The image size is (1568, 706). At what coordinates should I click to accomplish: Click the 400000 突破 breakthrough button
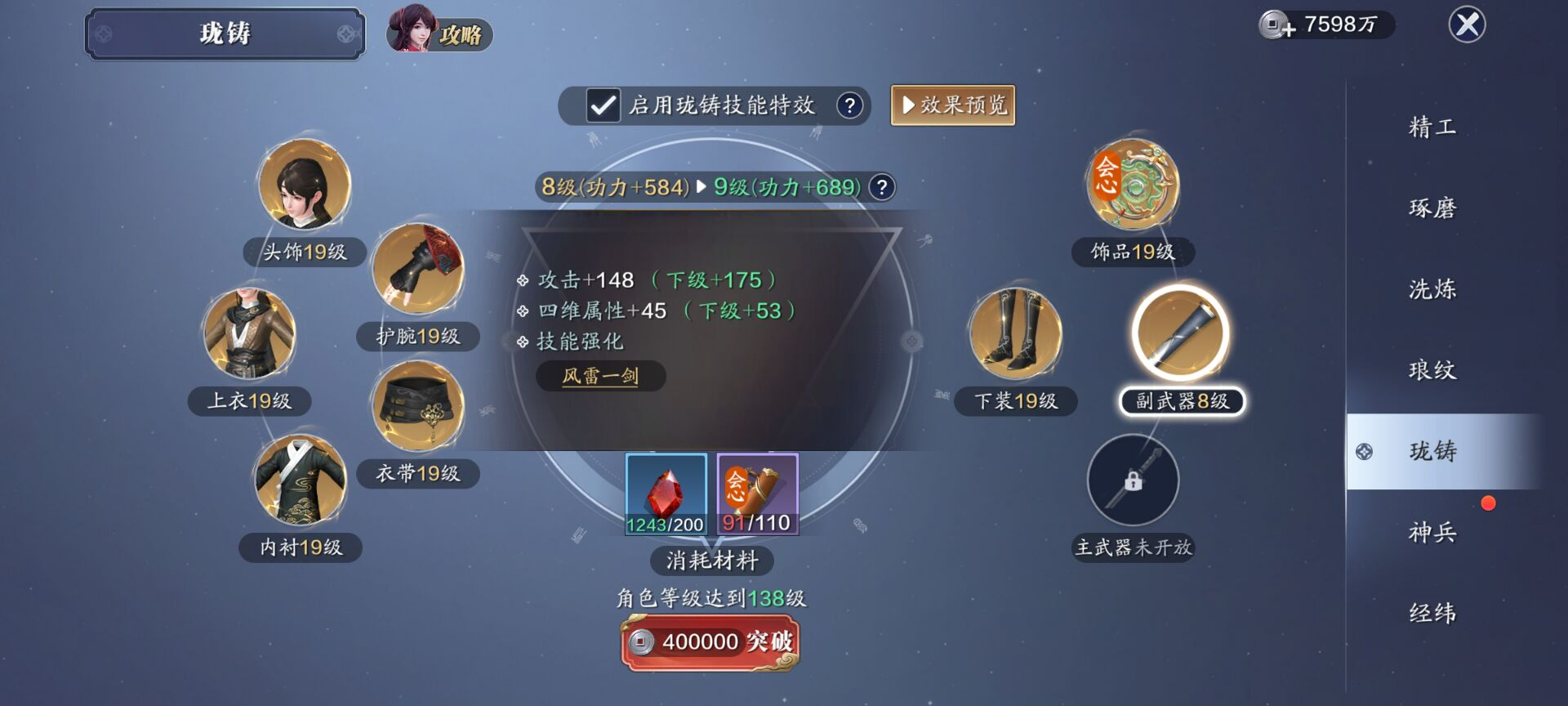710,643
